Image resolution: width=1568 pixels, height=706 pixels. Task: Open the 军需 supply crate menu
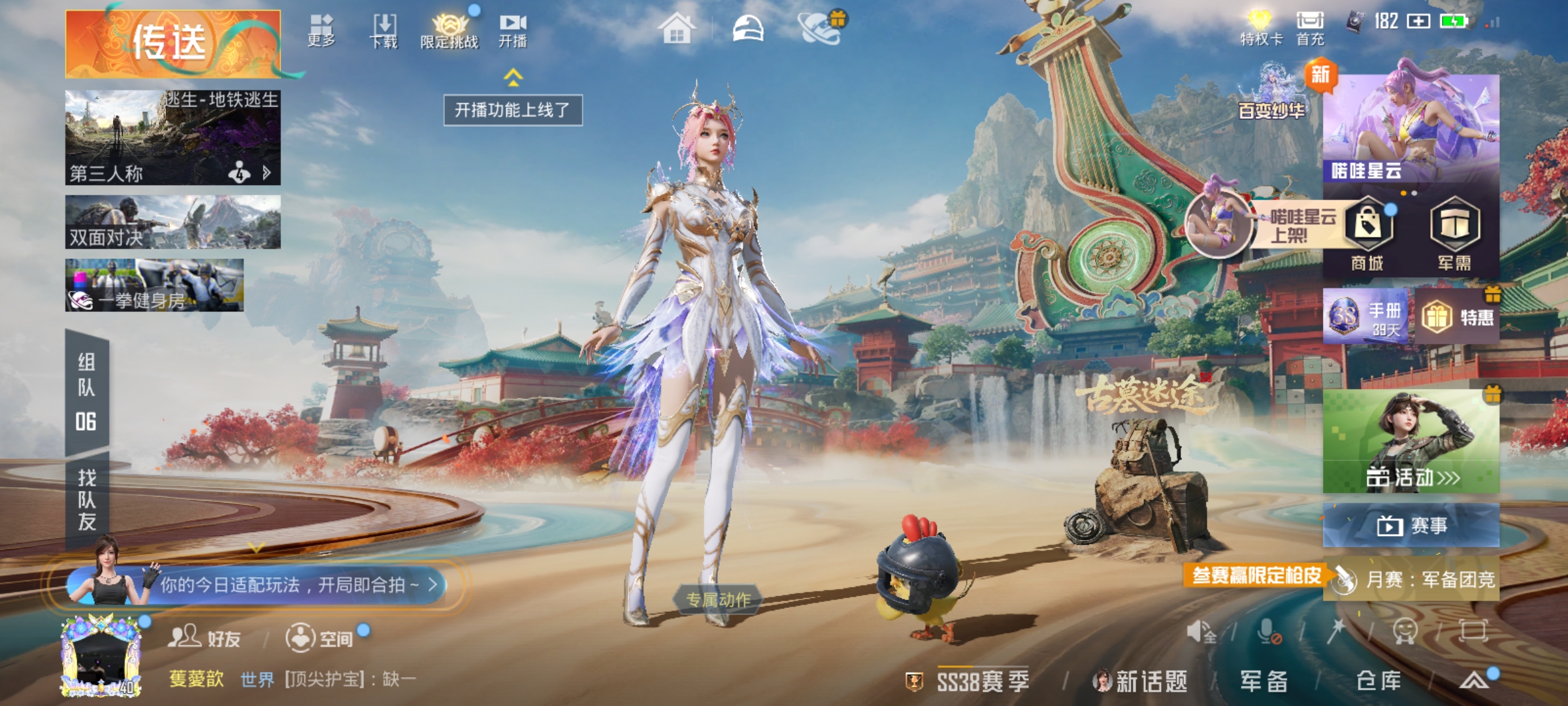point(1454,234)
